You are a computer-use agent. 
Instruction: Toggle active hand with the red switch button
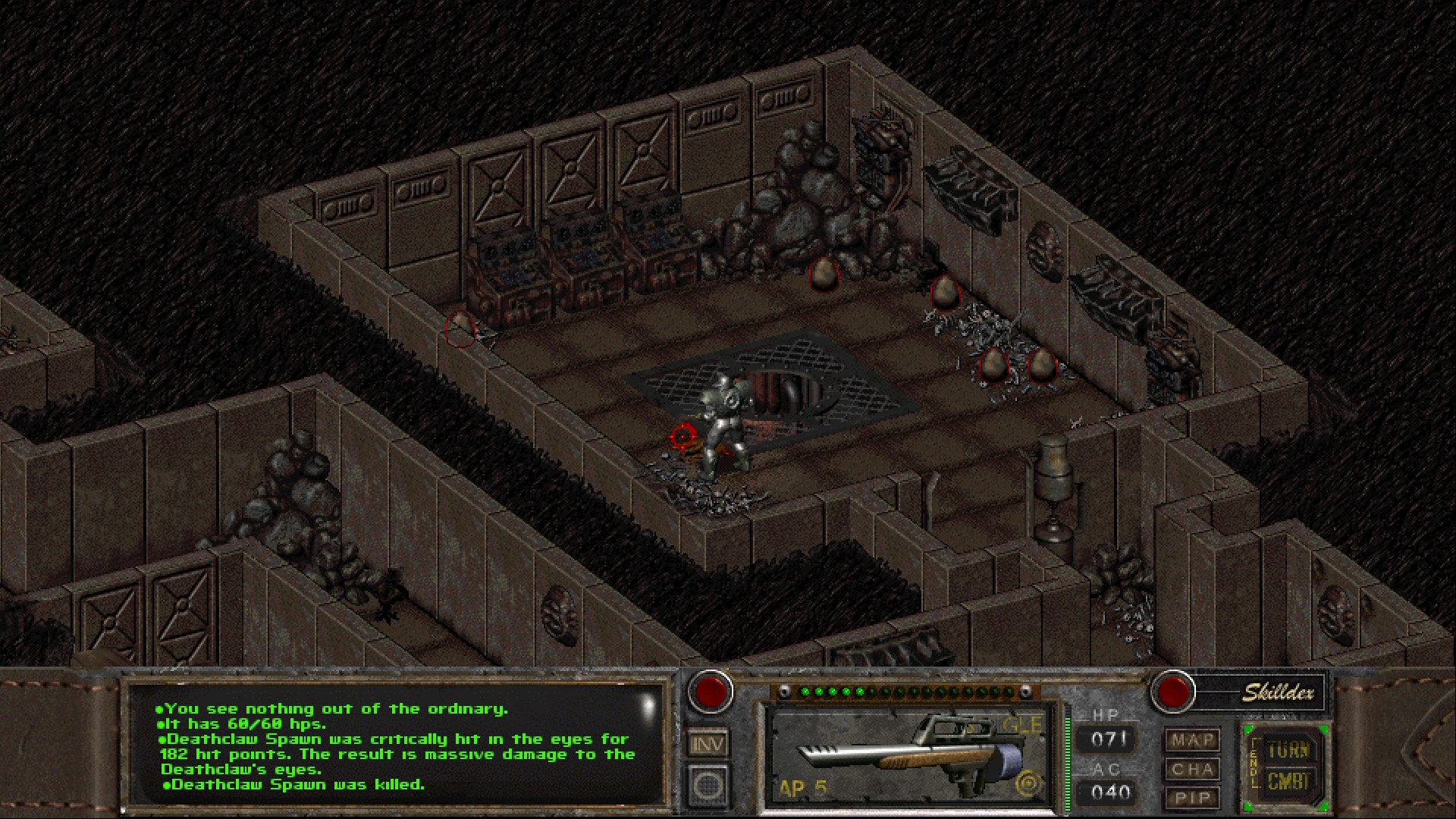[x=711, y=691]
